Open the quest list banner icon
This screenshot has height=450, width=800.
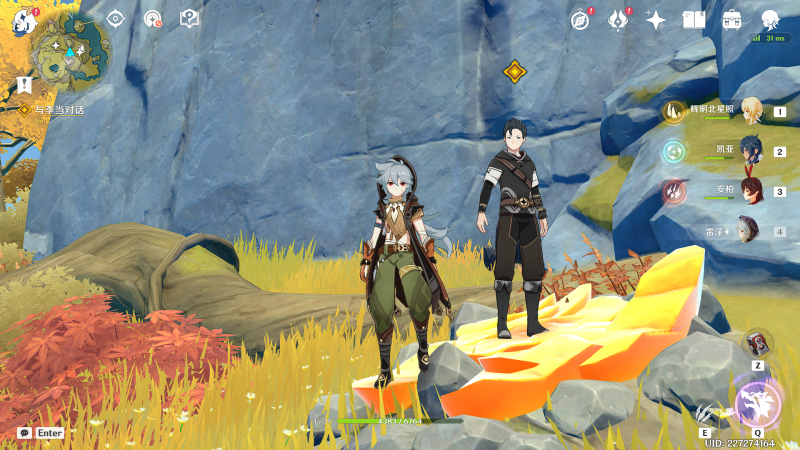[x=24, y=83]
